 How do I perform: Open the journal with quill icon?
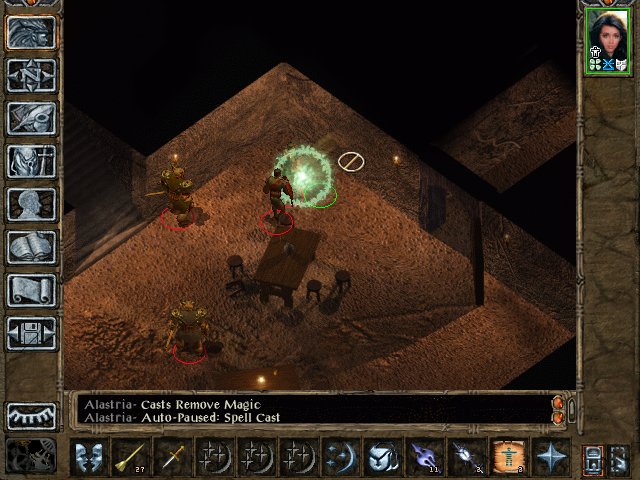(x=31, y=118)
